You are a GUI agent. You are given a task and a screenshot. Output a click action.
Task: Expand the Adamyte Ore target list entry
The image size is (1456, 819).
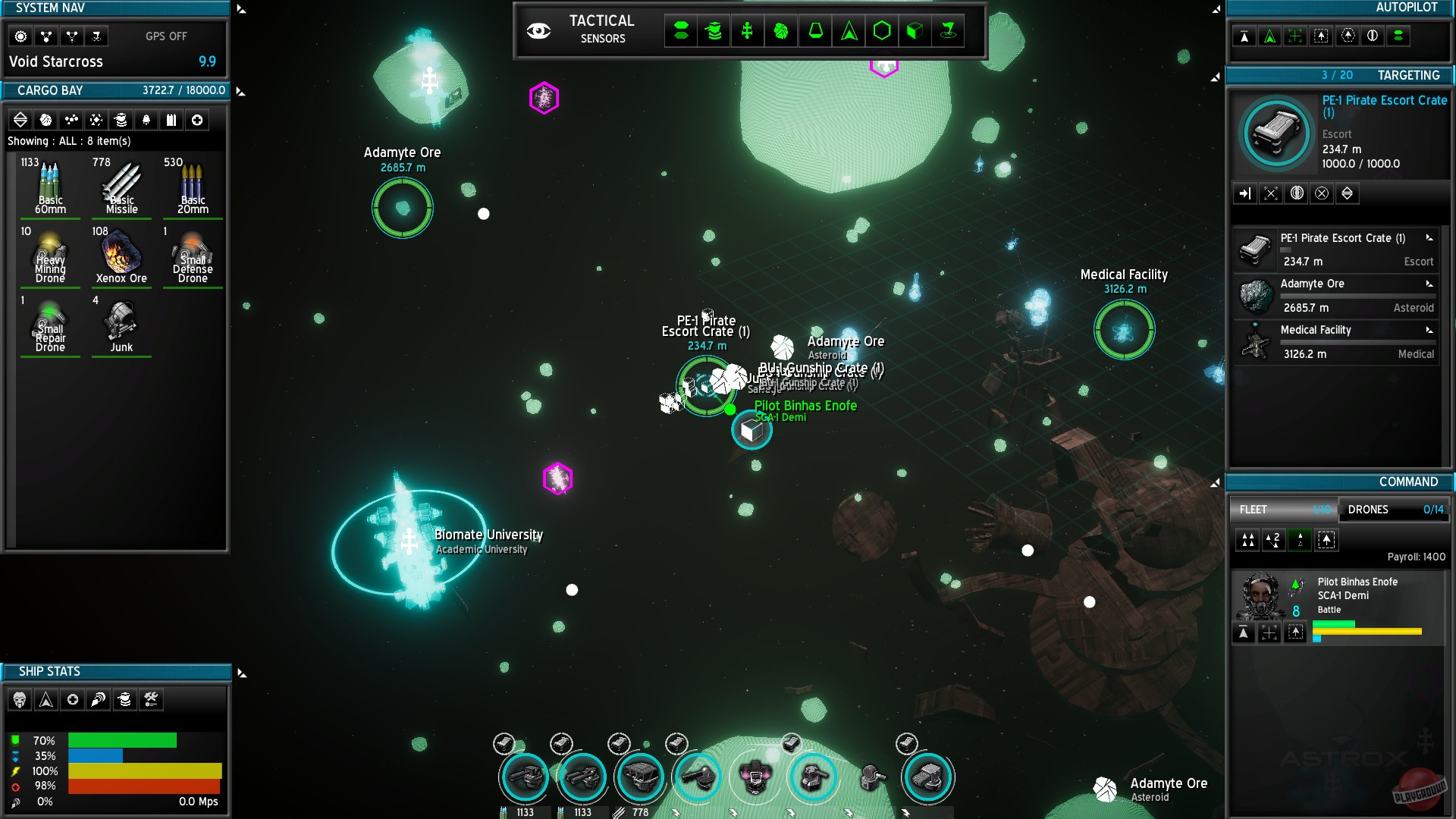click(x=1429, y=284)
